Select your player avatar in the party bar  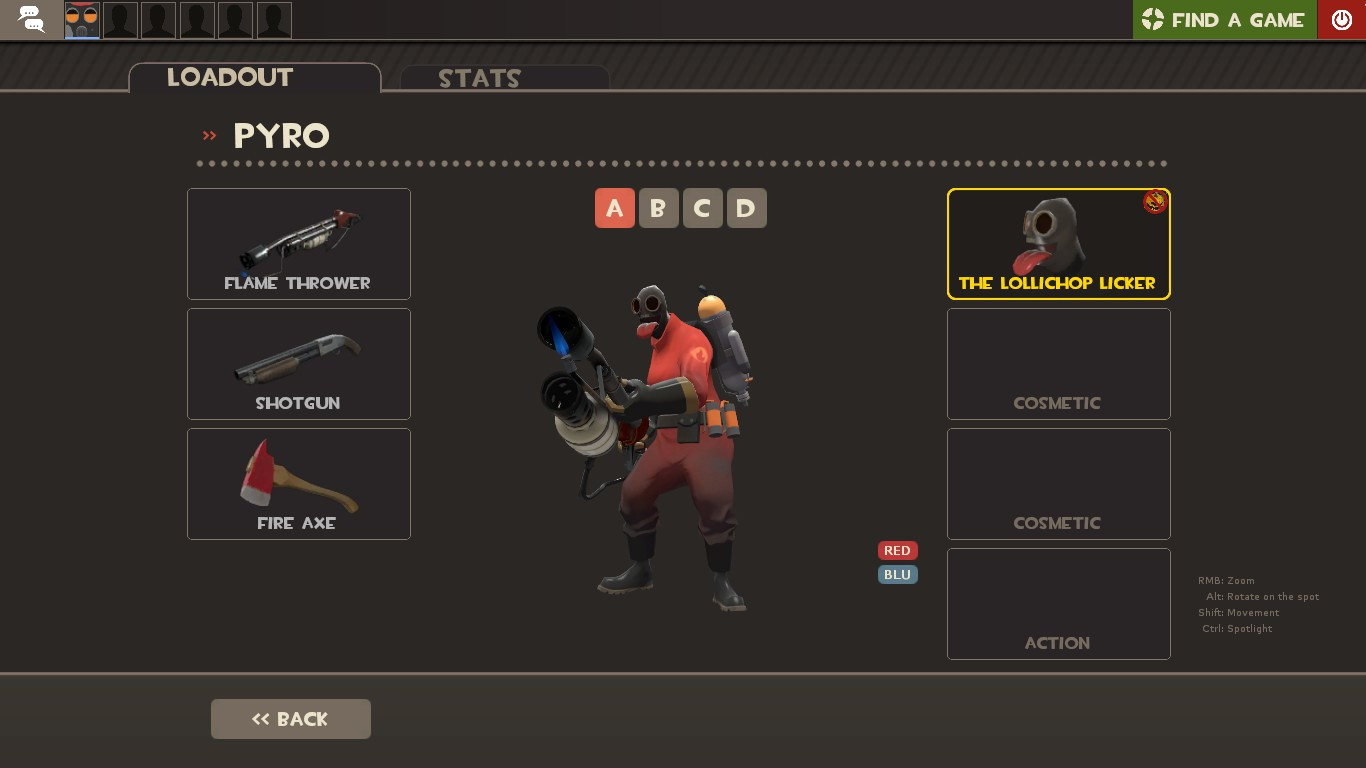[81, 20]
